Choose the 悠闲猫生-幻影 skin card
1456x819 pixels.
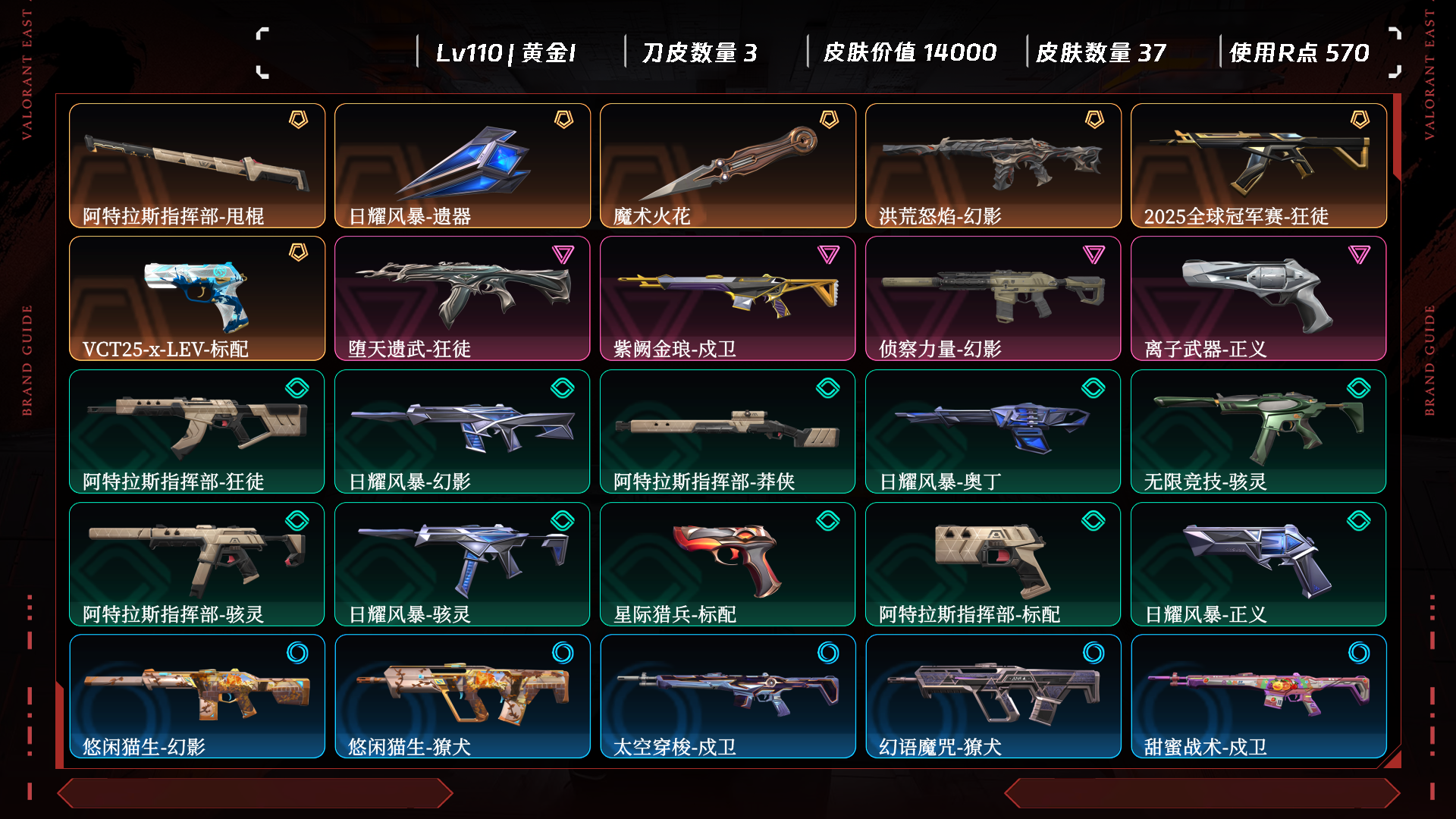tap(197, 696)
